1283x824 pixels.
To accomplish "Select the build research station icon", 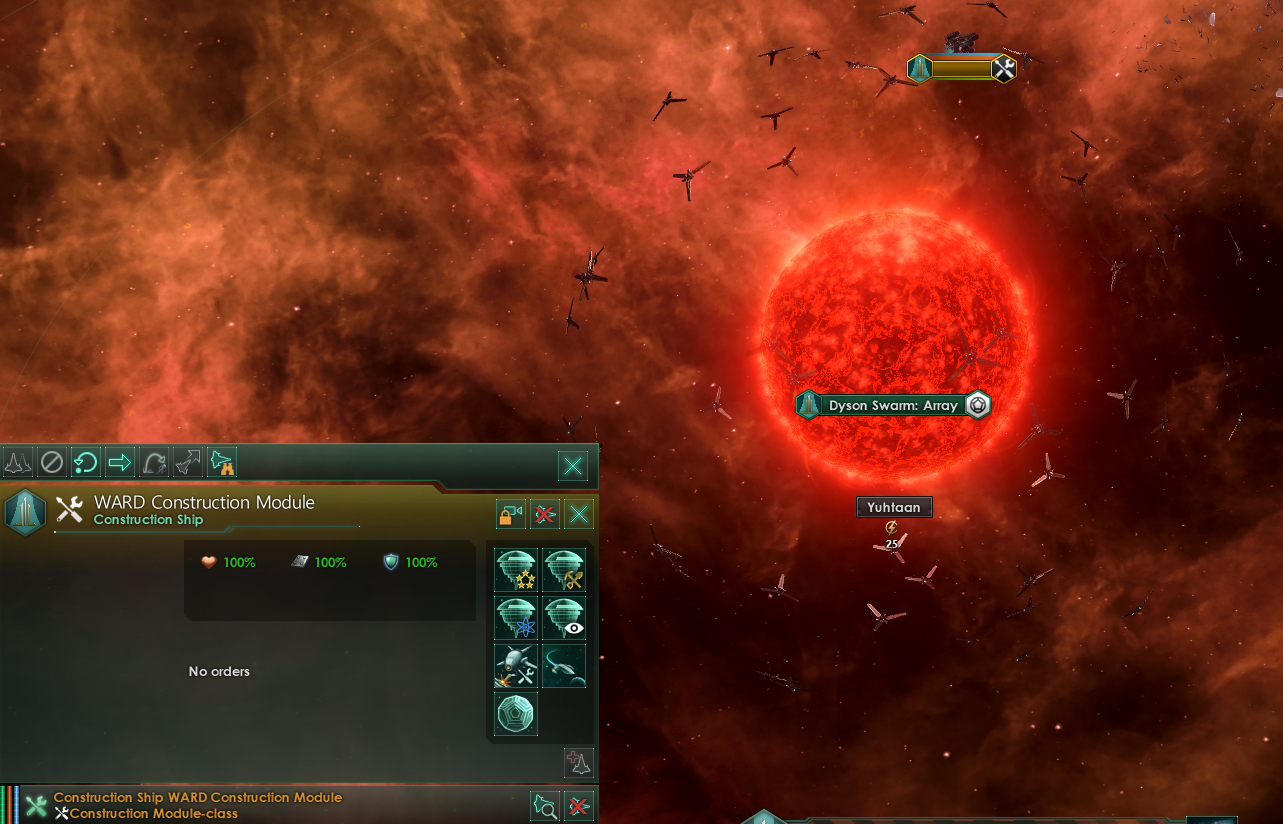I will click(516, 616).
